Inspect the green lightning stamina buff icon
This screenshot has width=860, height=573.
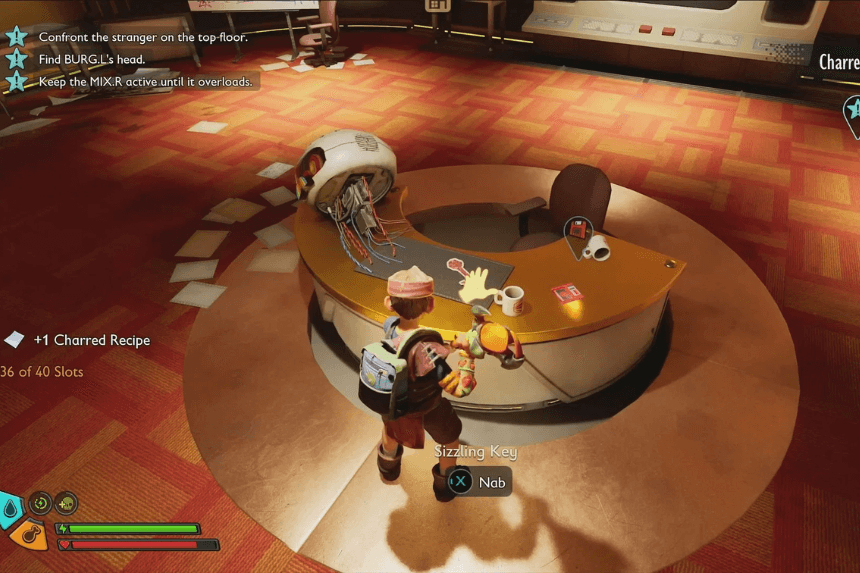[41, 503]
